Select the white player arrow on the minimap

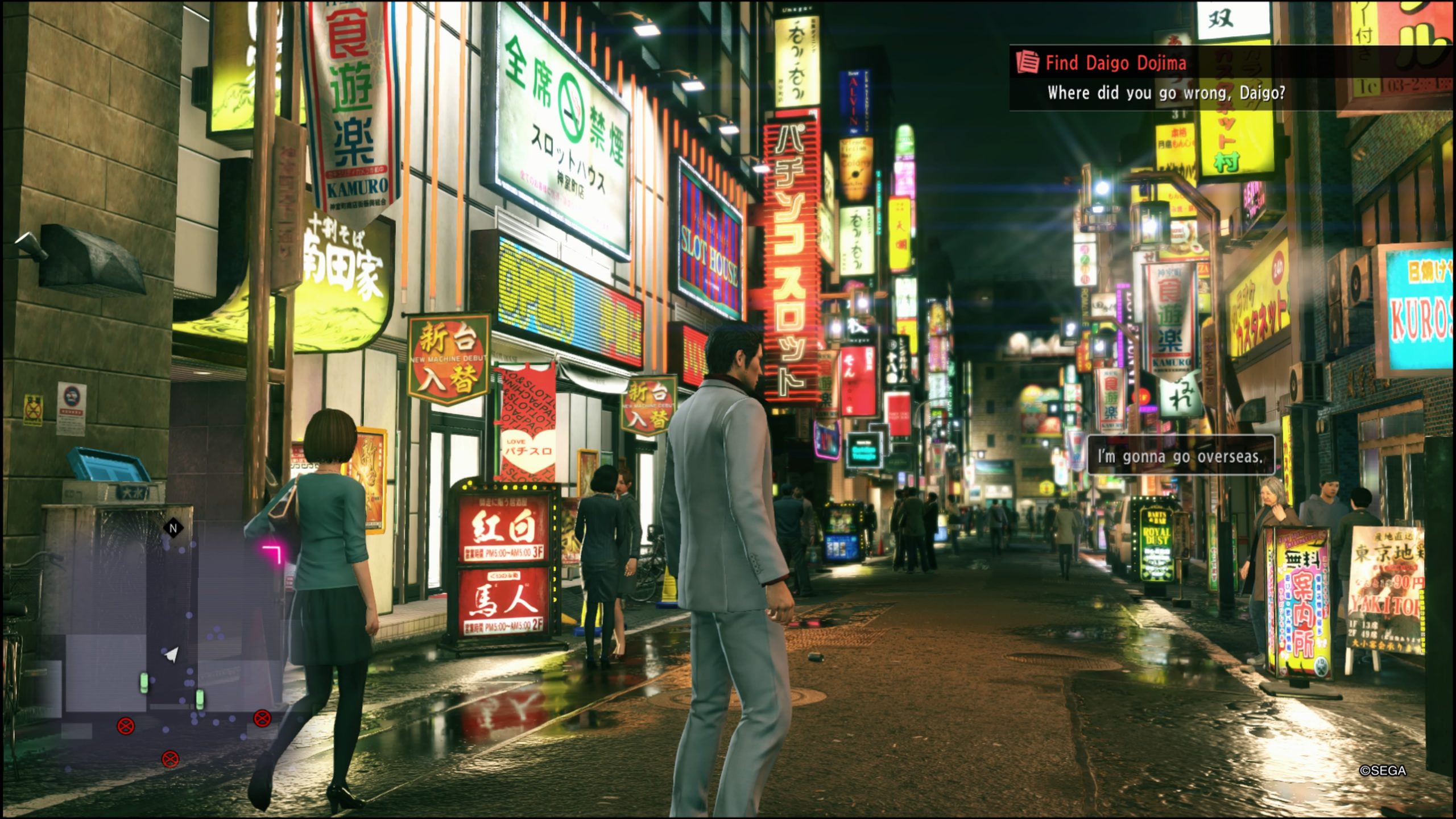(x=171, y=655)
